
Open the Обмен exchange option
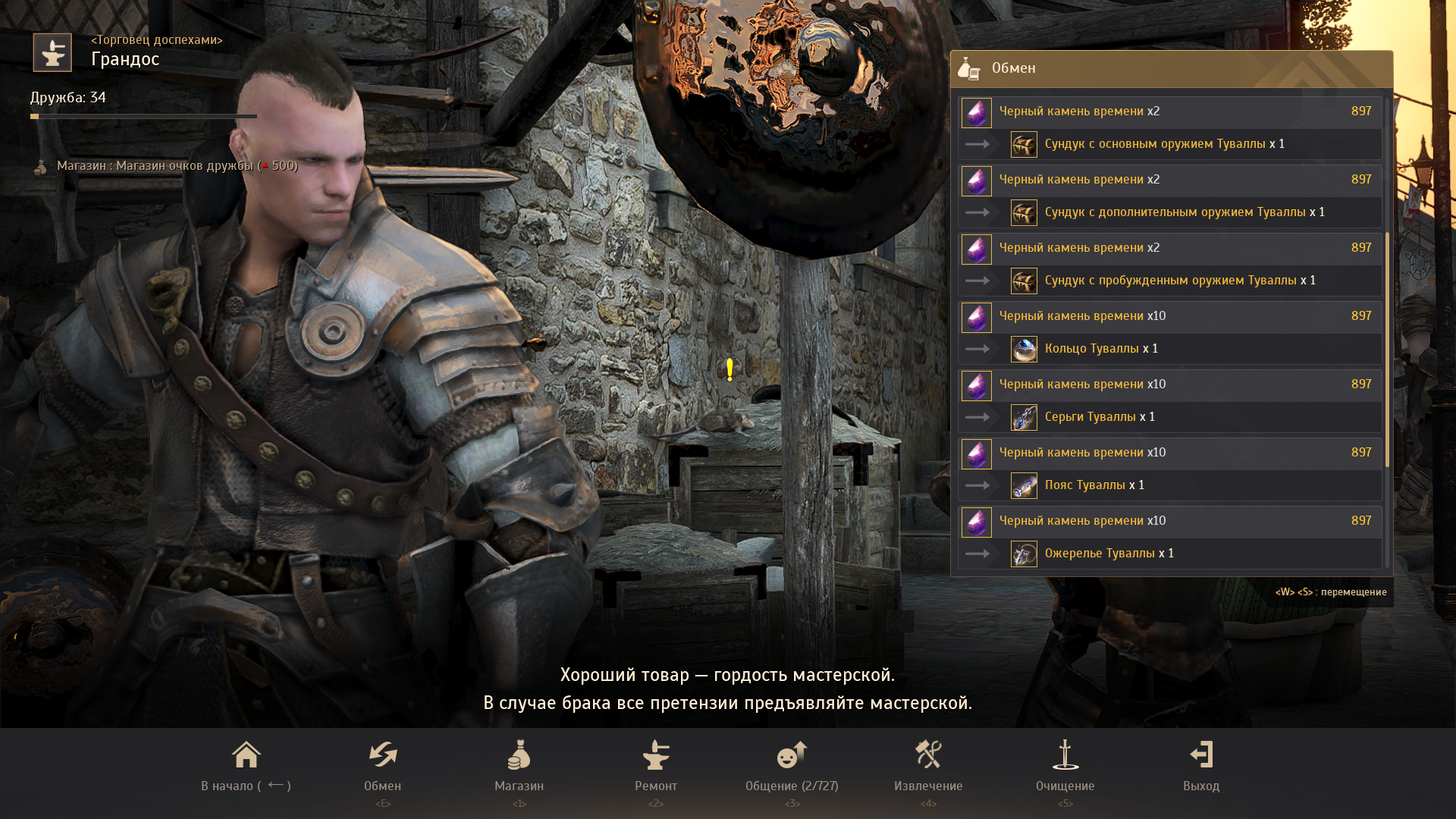tap(382, 766)
